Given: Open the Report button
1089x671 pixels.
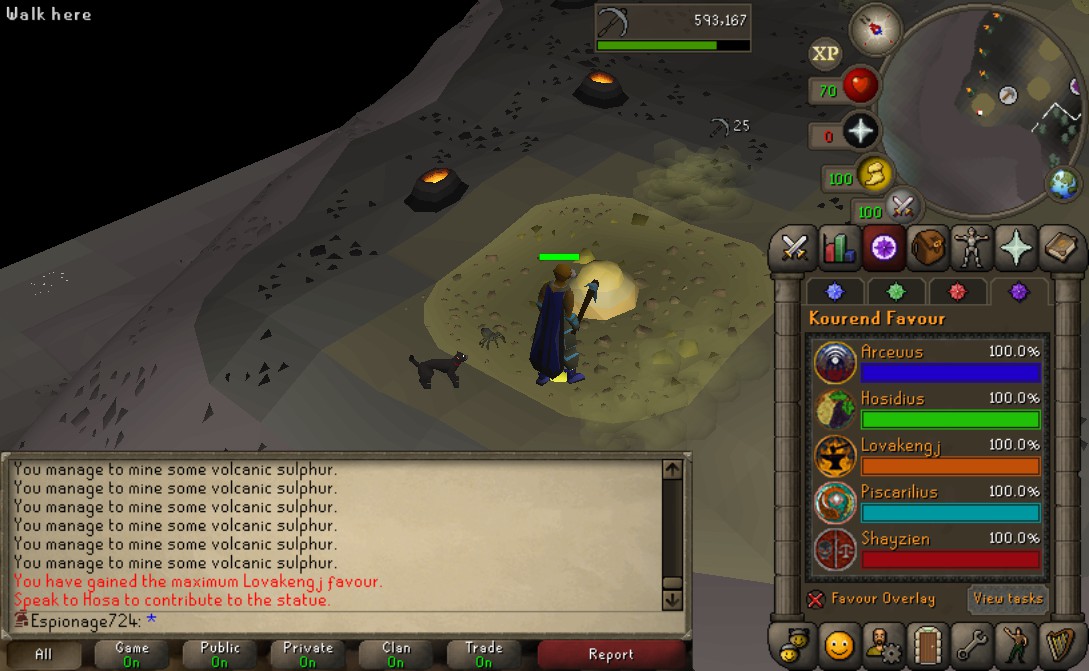Looking at the screenshot, I should [x=611, y=655].
